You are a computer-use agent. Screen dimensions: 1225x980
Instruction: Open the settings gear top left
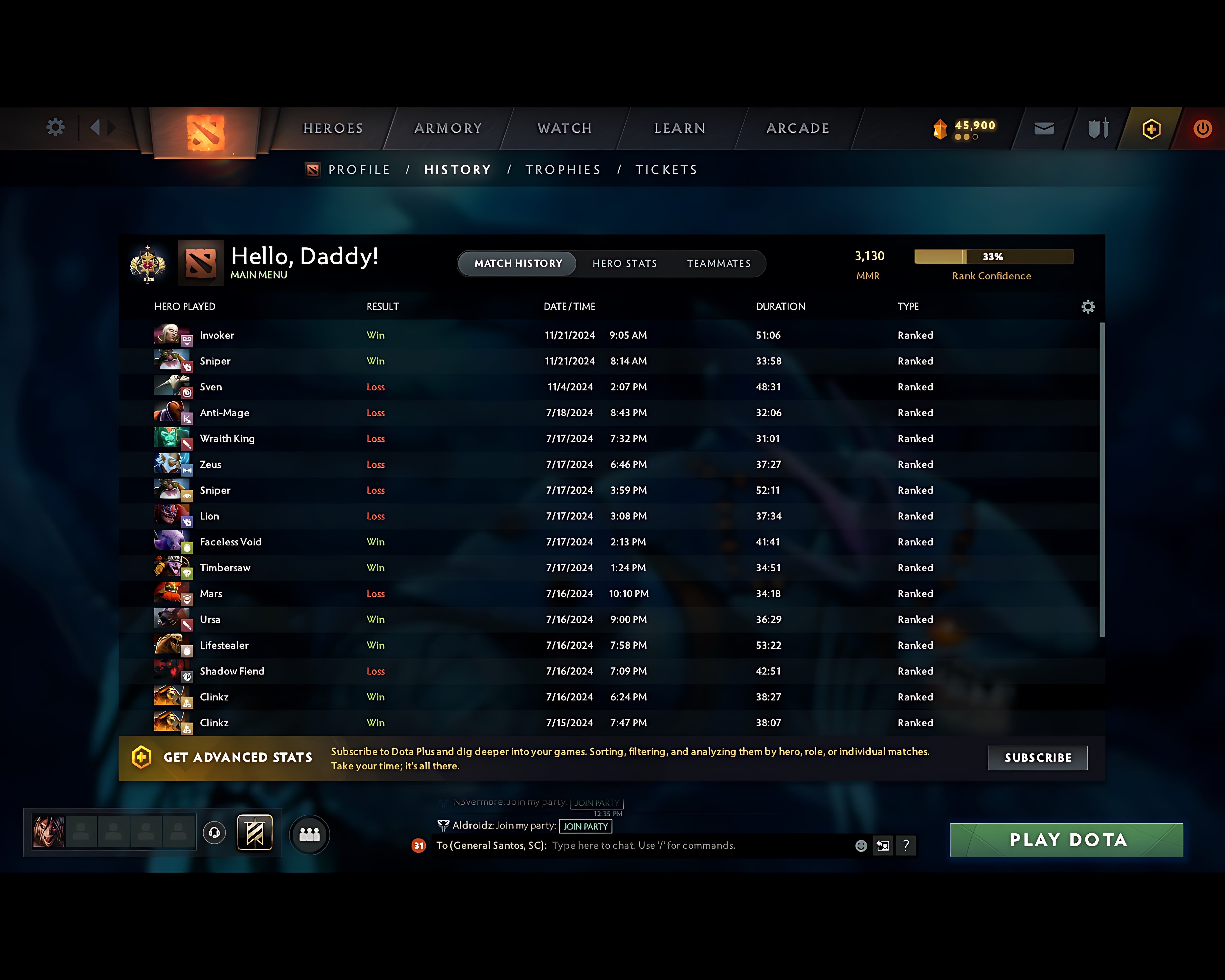click(55, 127)
